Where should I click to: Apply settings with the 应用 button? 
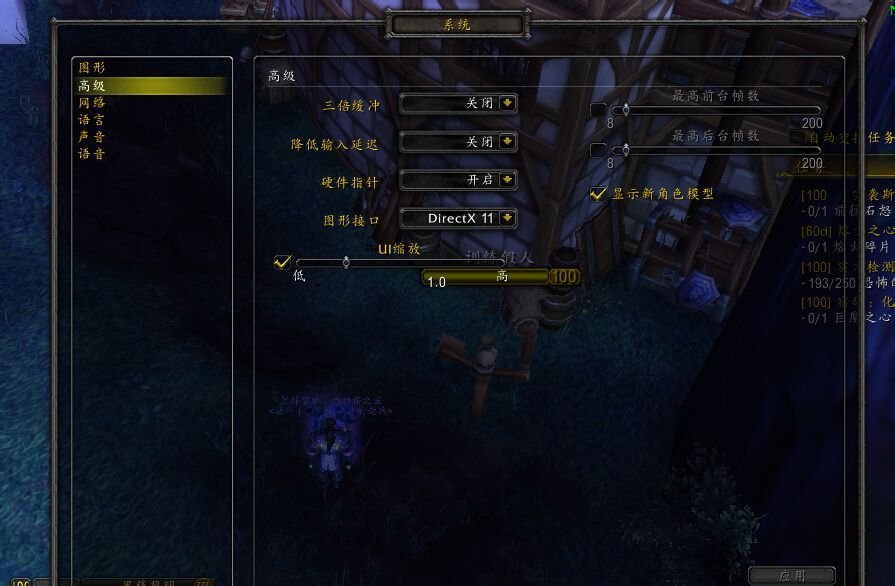pos(791,576)
